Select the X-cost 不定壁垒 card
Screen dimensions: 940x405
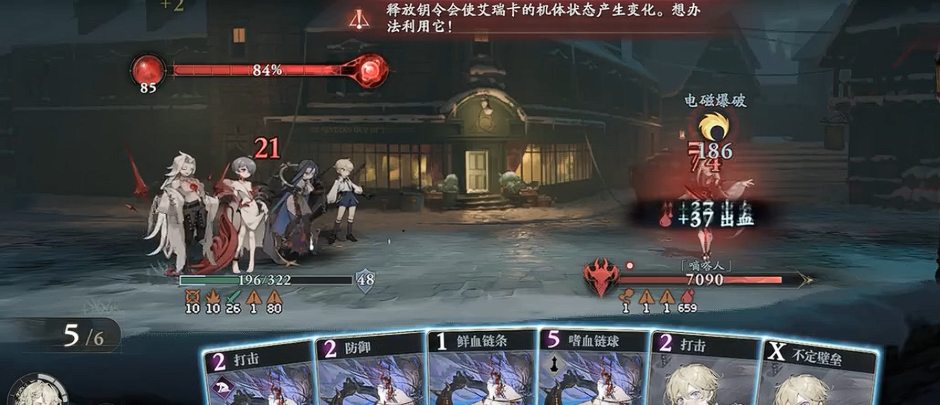coord(820,372)
